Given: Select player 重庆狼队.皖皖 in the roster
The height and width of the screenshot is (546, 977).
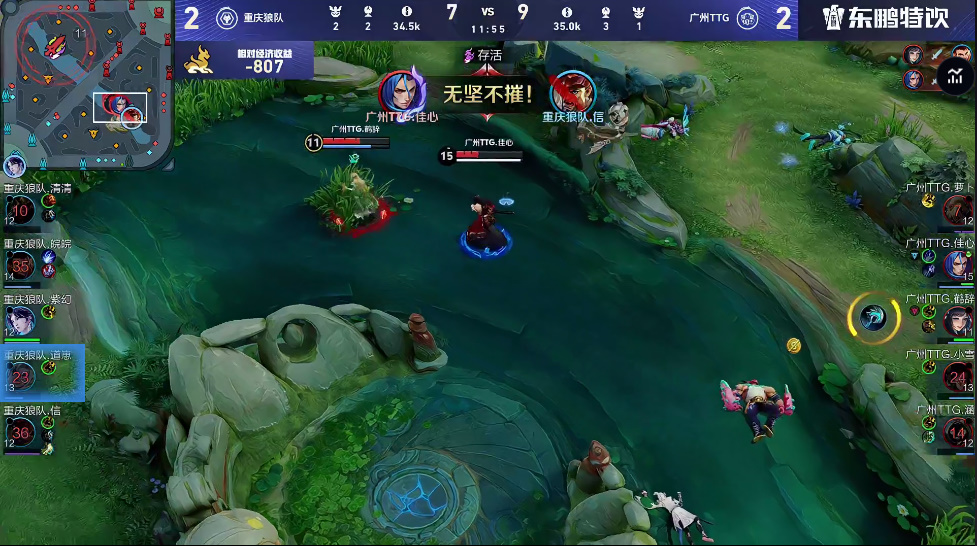Looking at the screenshot, I should coord(21,265).
